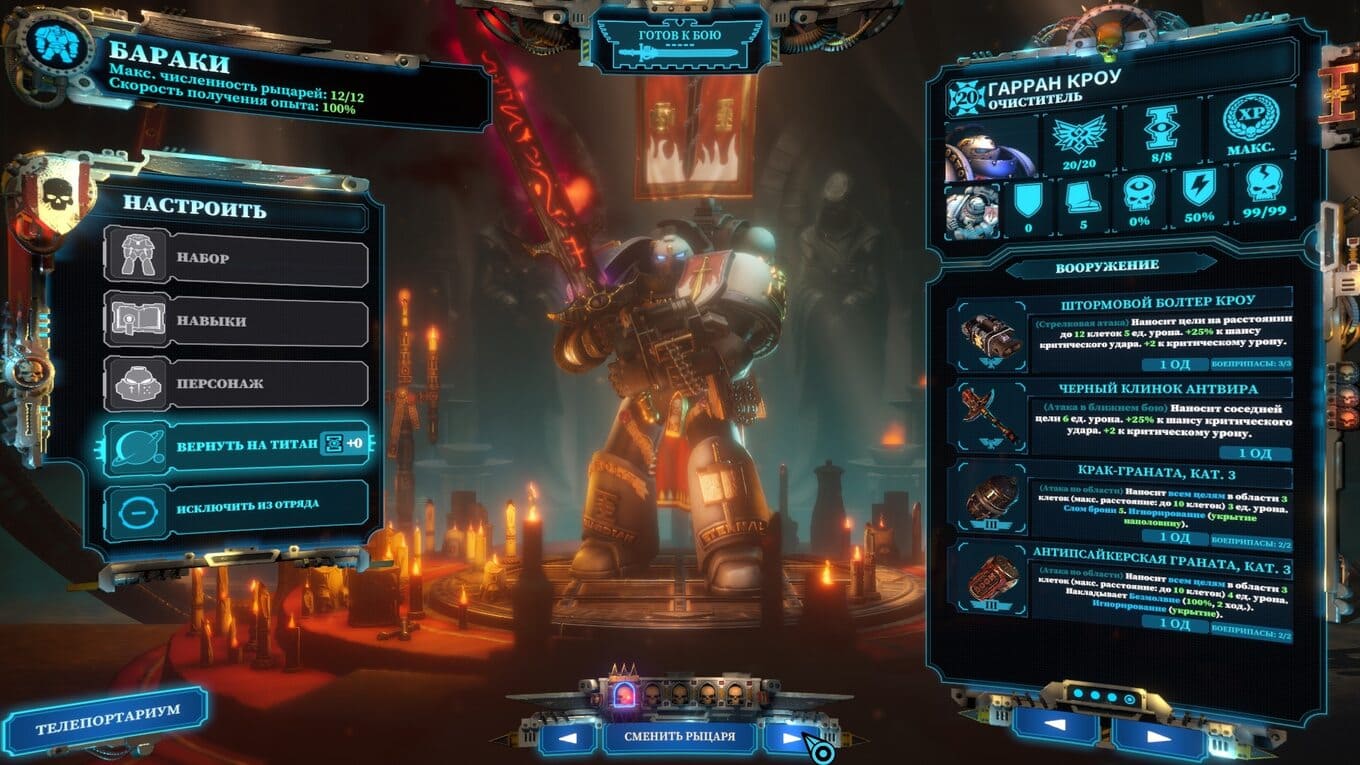
Task: Choose Вернуть на Титан option
Action: coord(236,446)
